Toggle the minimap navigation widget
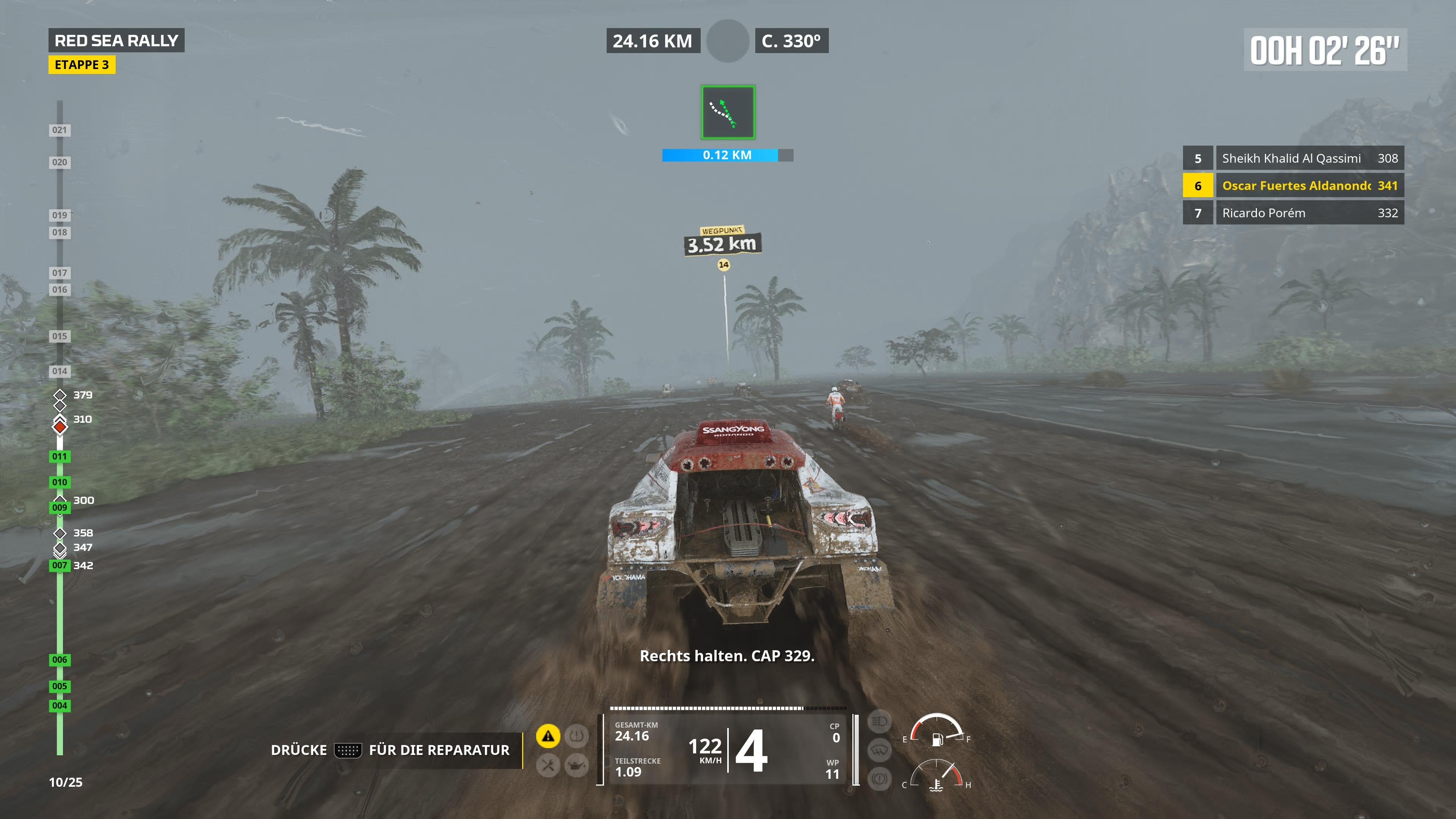1456x819 pixels. 727,113
